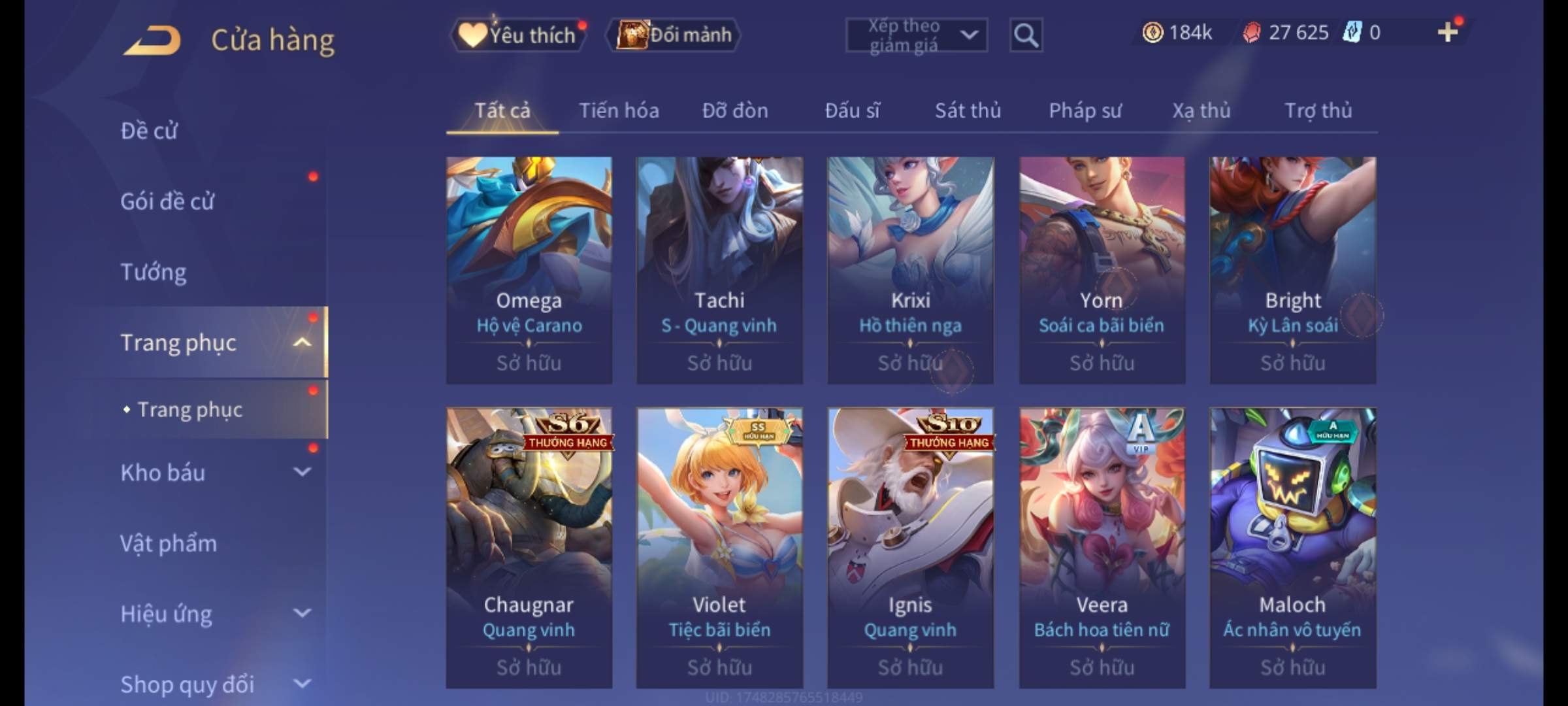Screen dimensions: 1568x706
Task: Open the Đổi mảnh exchange button
Action: pos(674,35)
